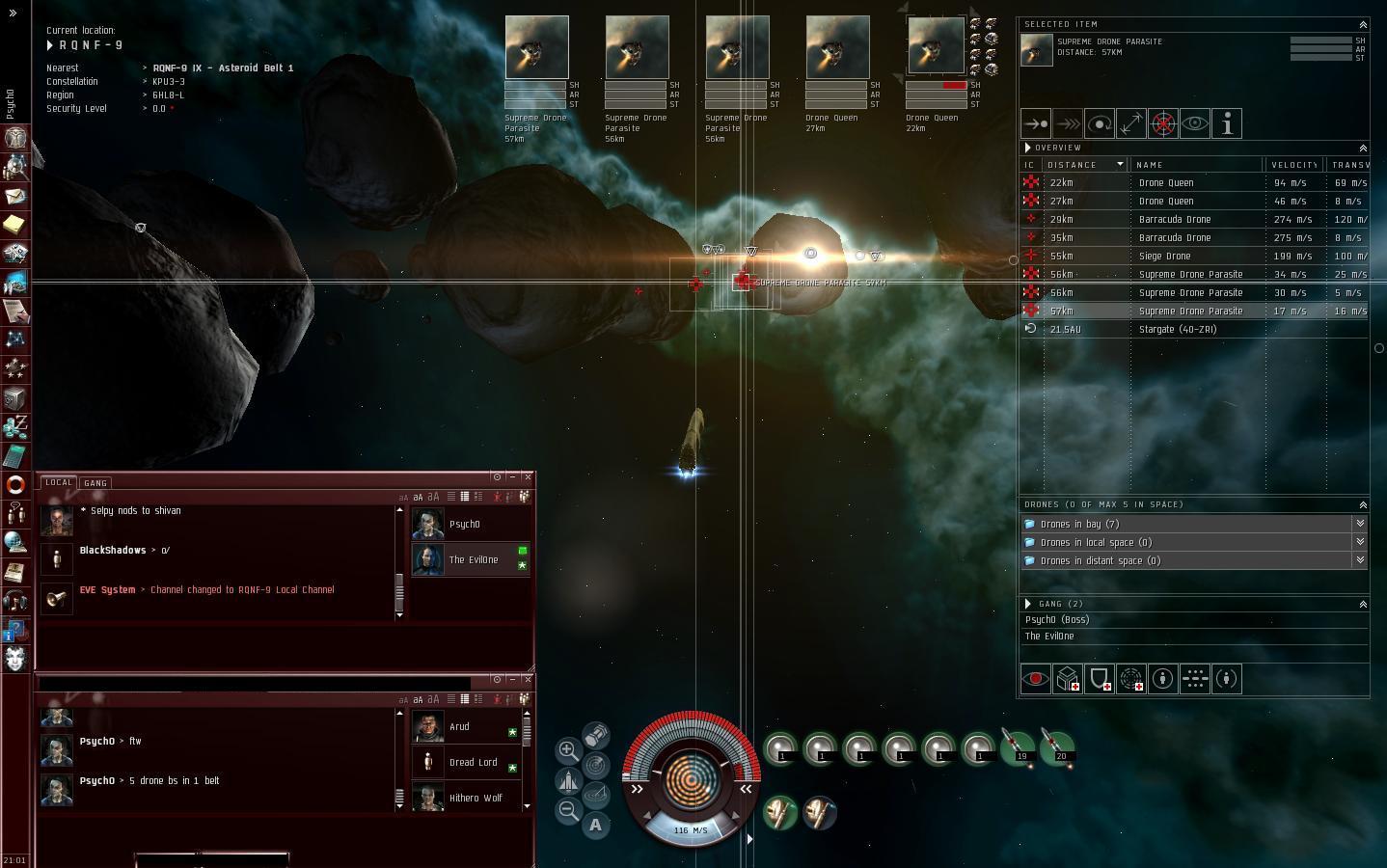The image size is (1387, 868).
Task: Click the approach selected item button
Action: point(1036,123)
